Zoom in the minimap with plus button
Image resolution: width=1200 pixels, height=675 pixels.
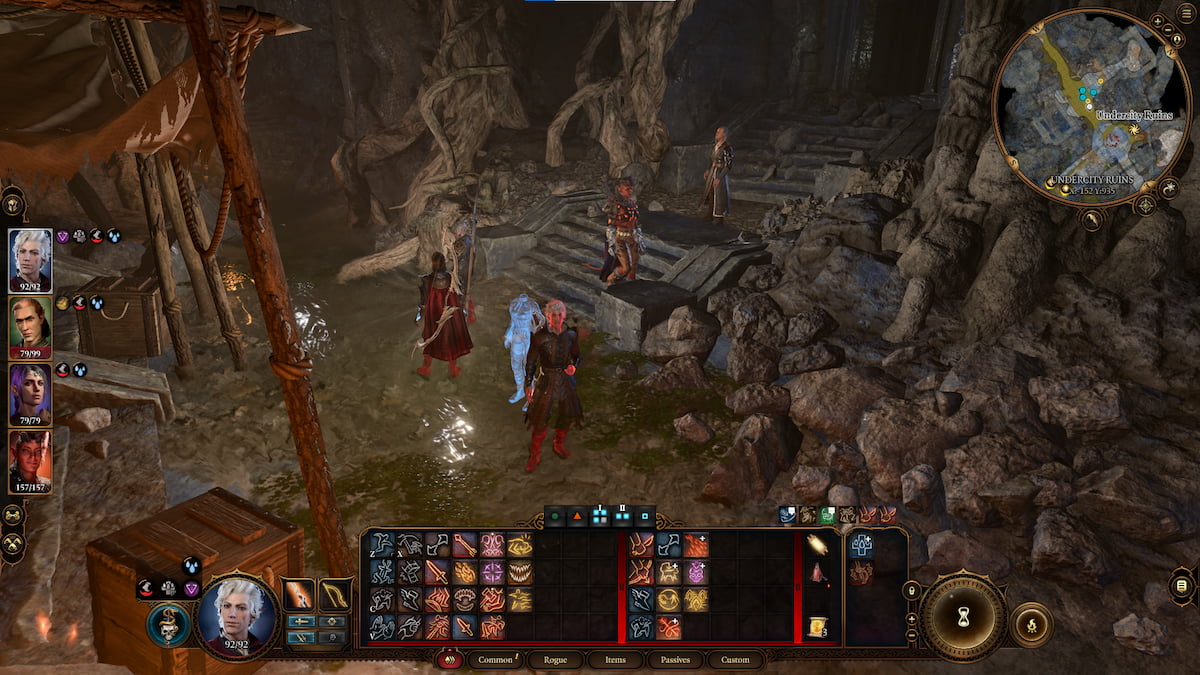pos(1157,20)
